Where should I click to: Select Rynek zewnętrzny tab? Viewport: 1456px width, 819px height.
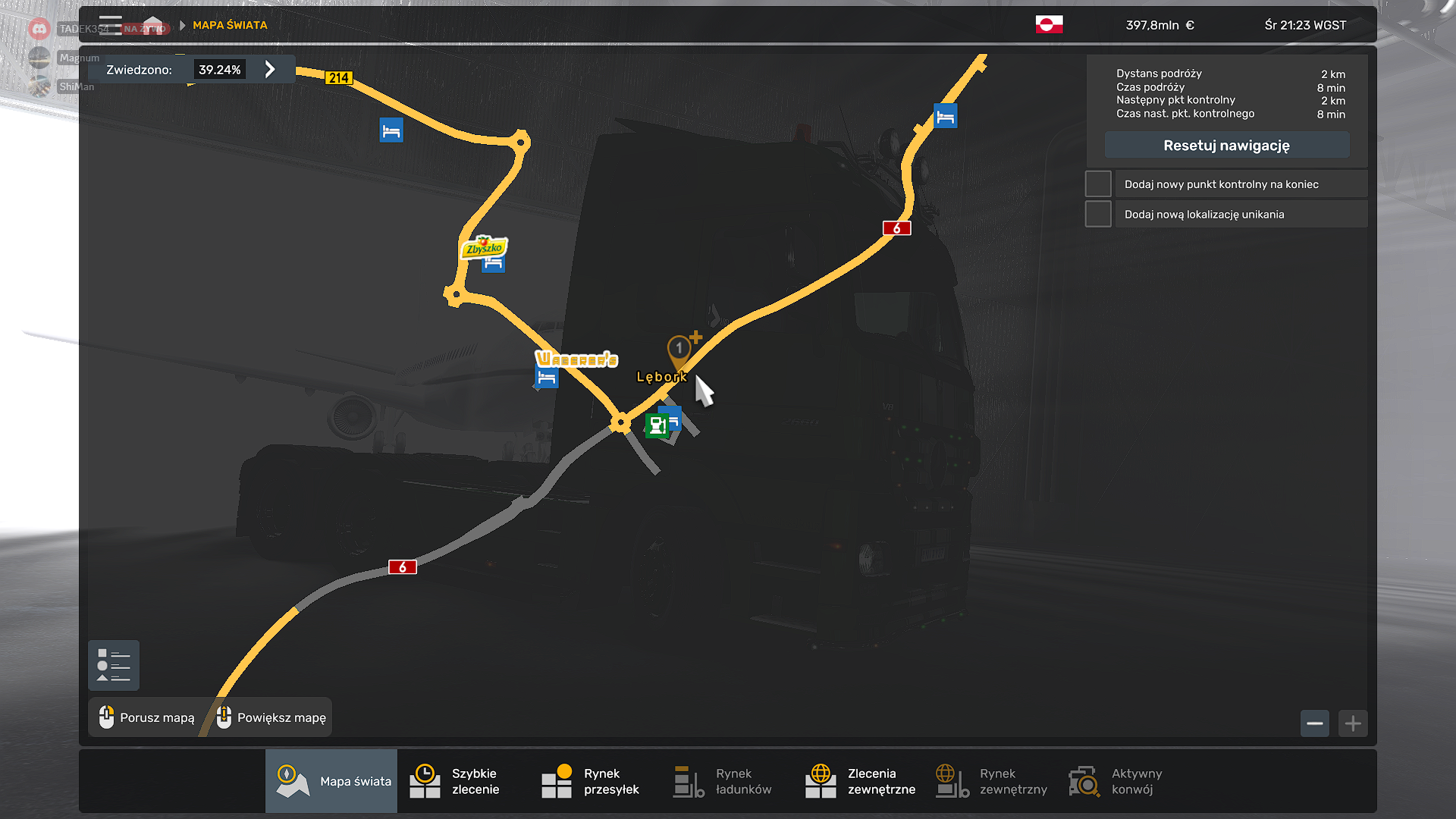point(990,781)
